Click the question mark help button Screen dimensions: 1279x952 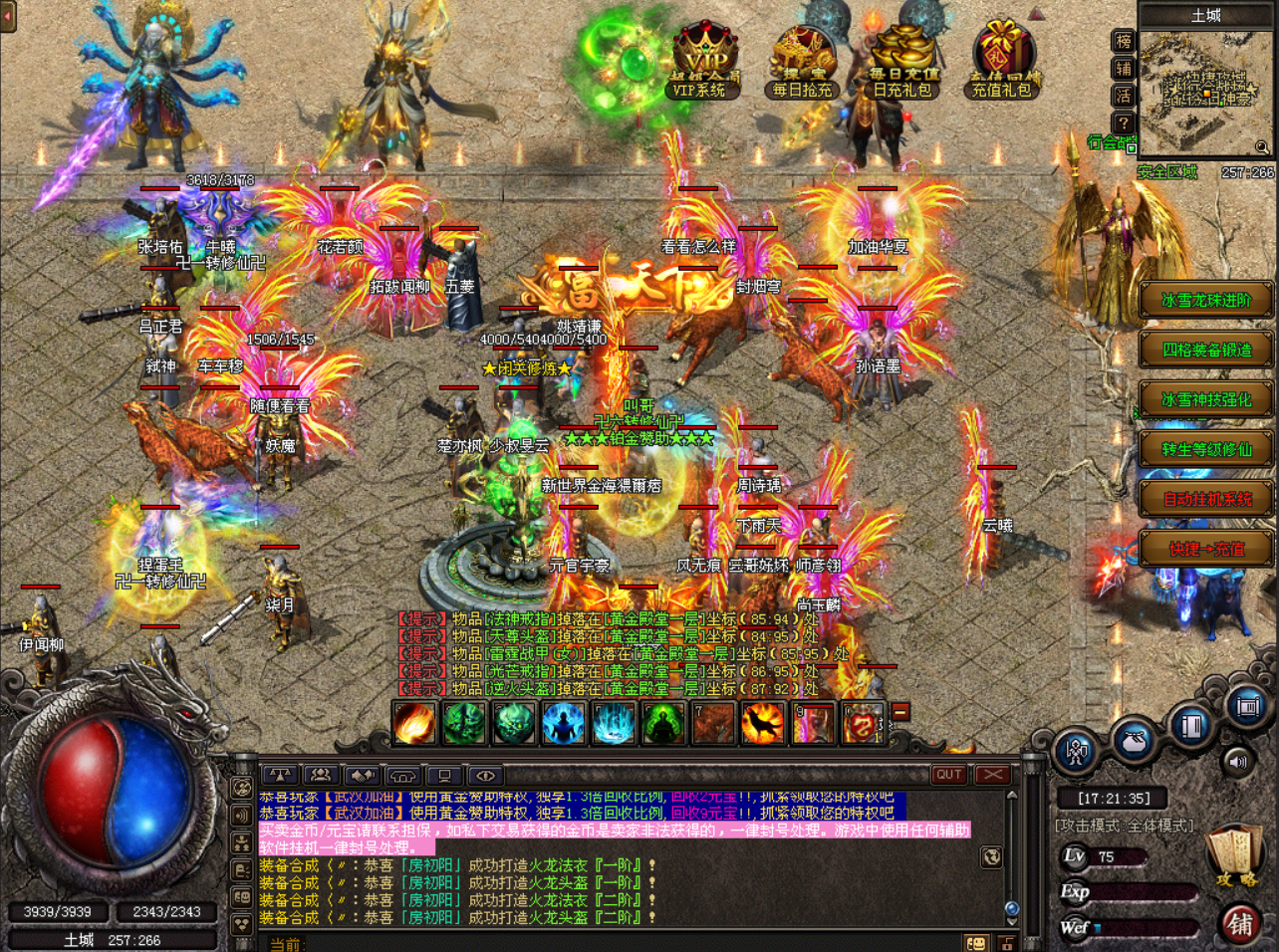1124,123
